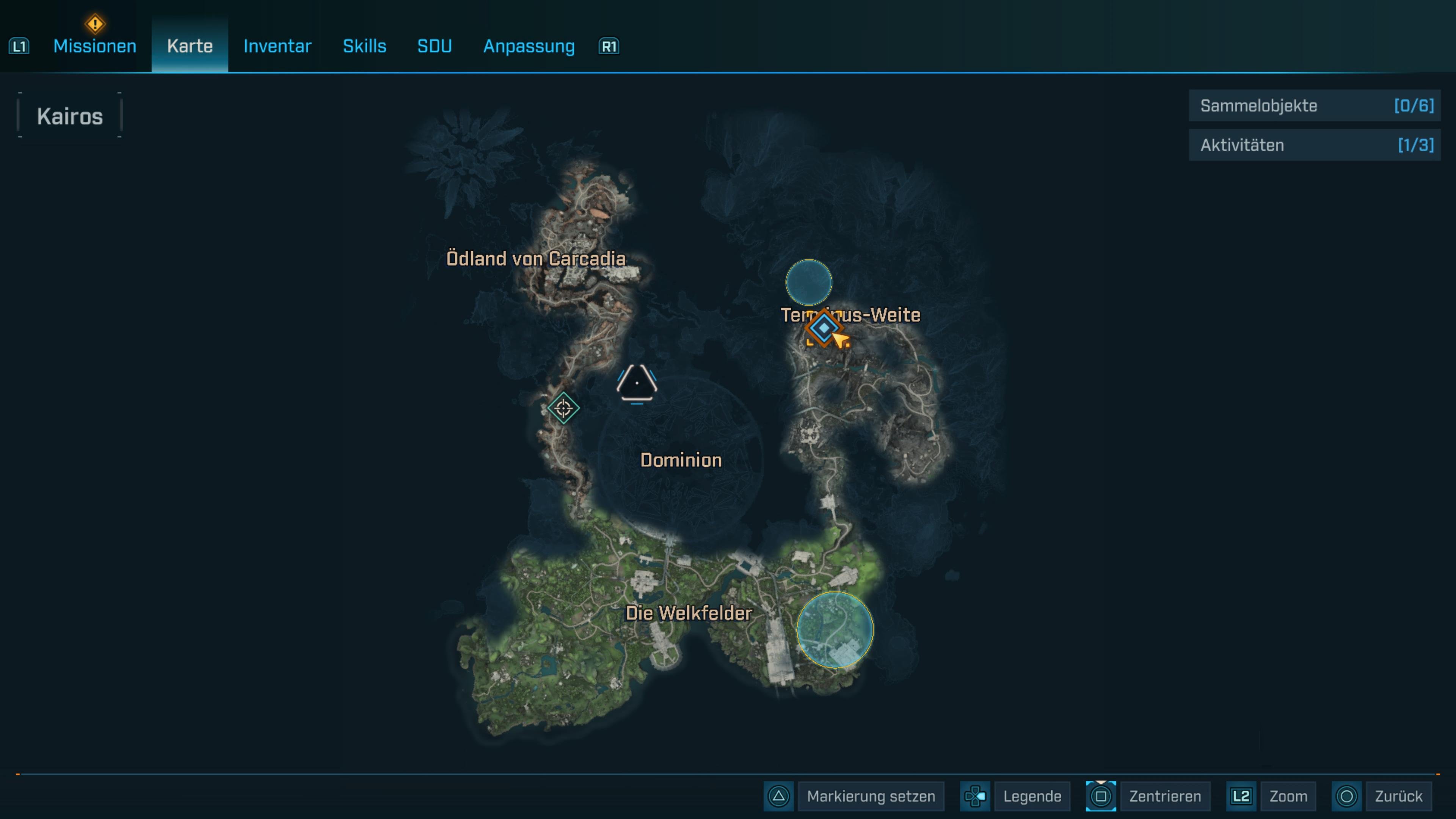Switch to the Inventar tab
Viewport: 1456px width, 819px height.
[276, 46]
